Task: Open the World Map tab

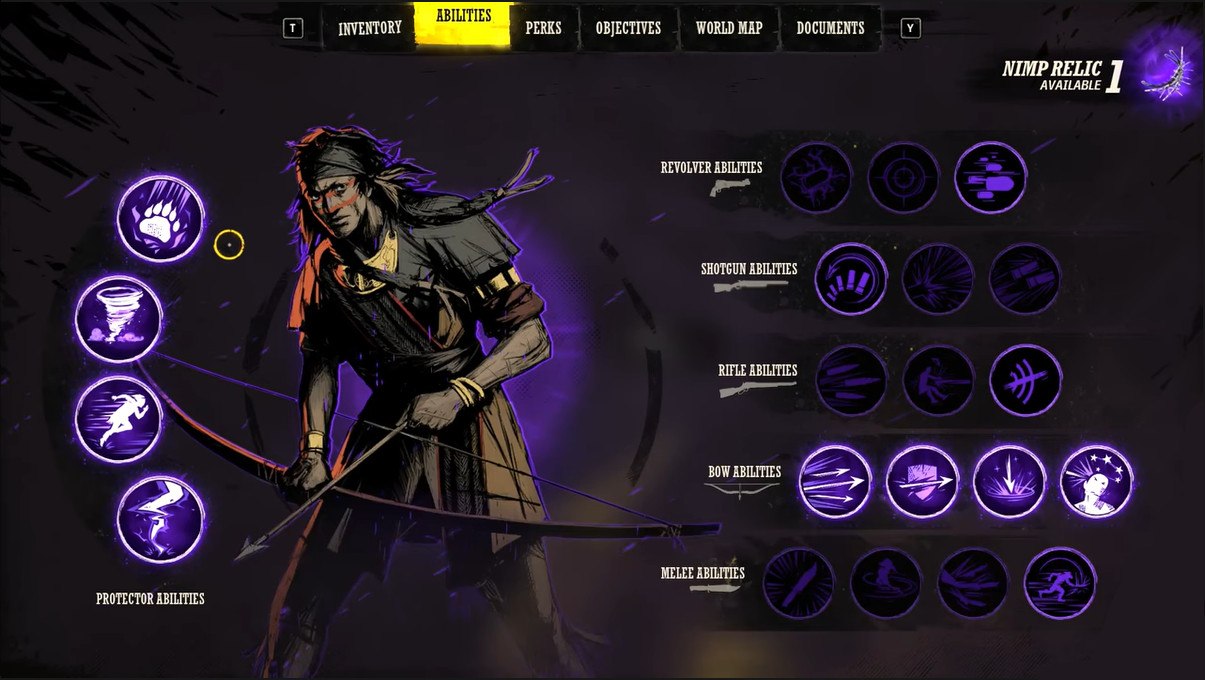Action: (x=729, y=28)
